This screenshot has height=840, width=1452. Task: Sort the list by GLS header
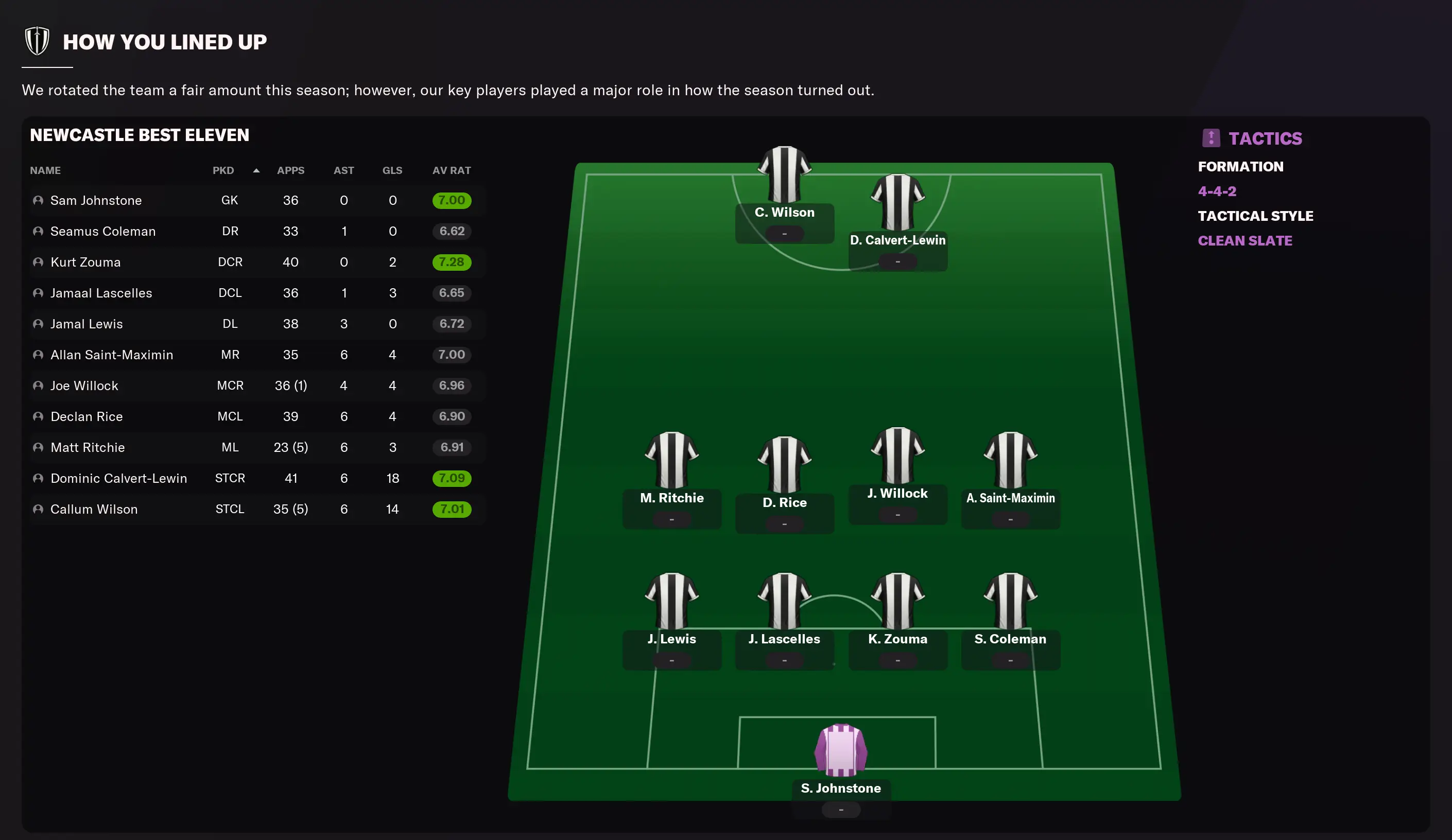point(392,170)
